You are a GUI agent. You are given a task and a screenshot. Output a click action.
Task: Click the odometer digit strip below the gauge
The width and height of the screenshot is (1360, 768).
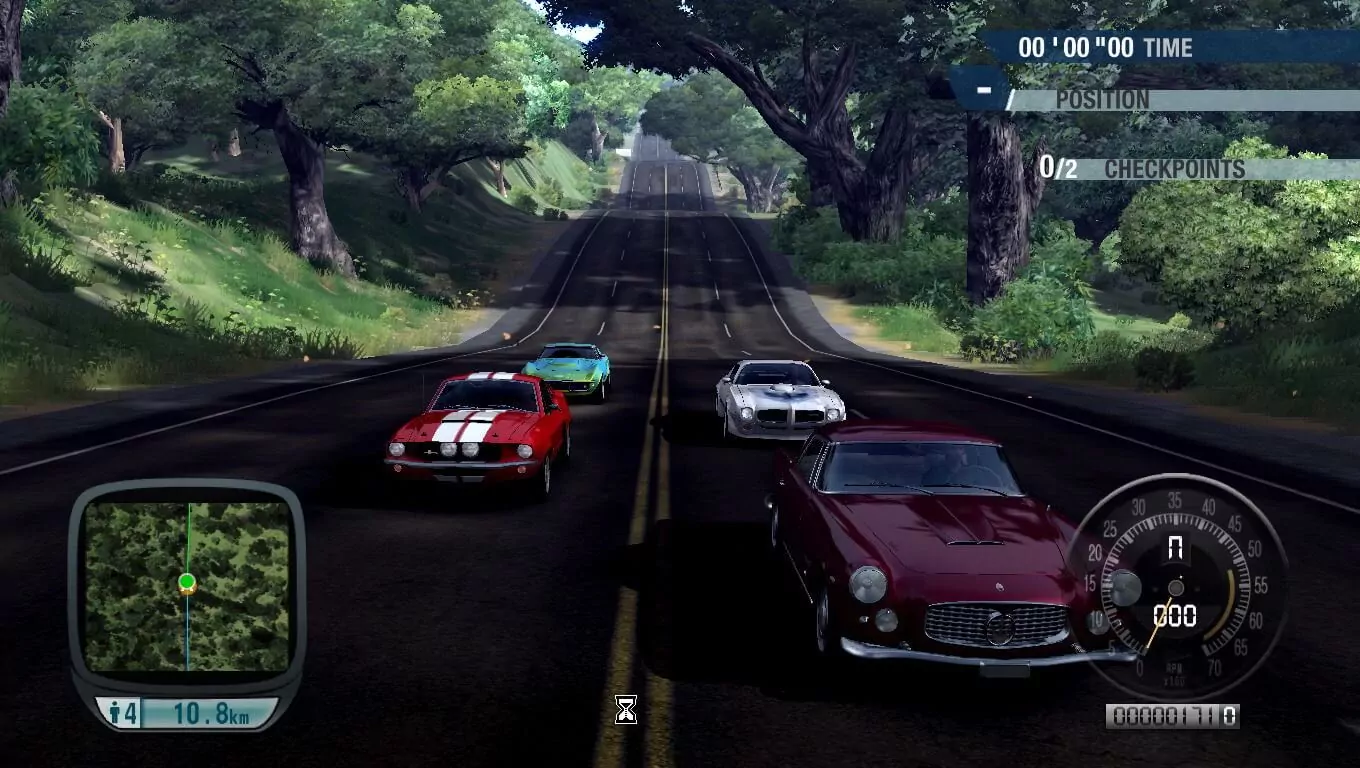(1175, 715)
